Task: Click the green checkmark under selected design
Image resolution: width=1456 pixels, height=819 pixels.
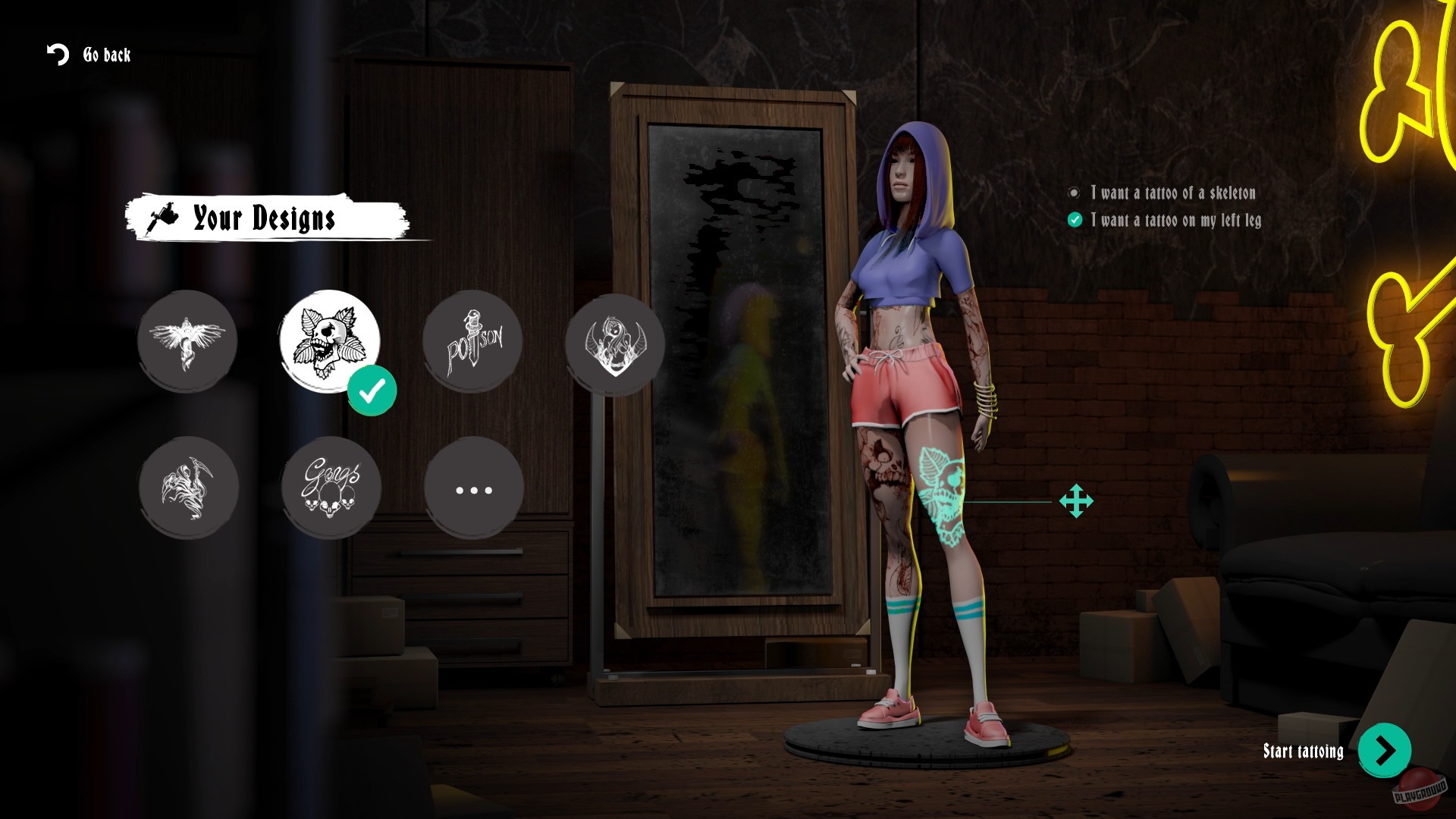Action: click(x=372, y=391)
